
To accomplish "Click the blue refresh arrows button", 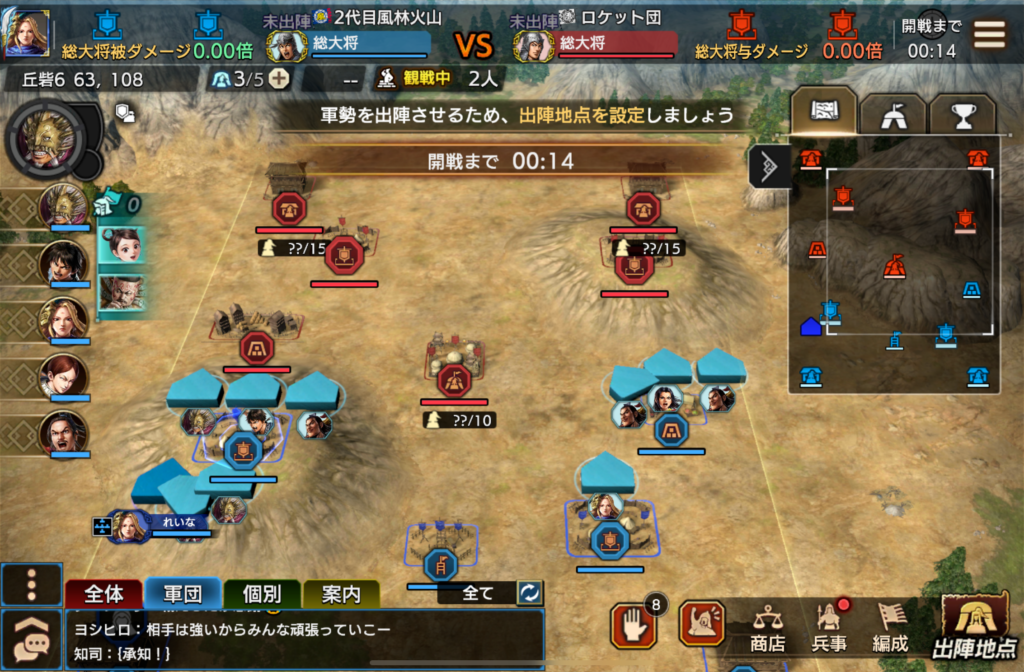I will coord(529,593).
